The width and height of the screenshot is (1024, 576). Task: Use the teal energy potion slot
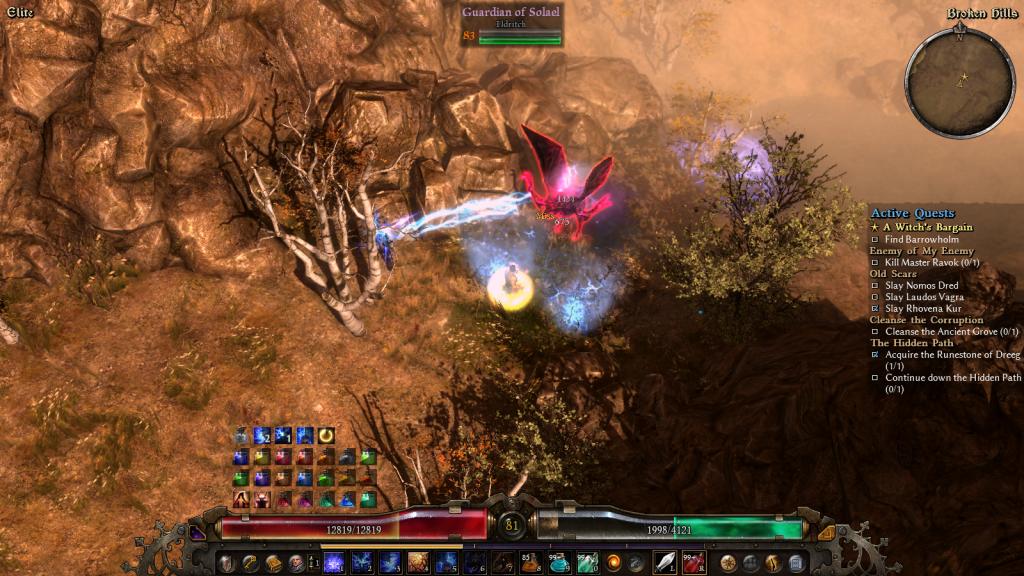[x=559, y=562]
